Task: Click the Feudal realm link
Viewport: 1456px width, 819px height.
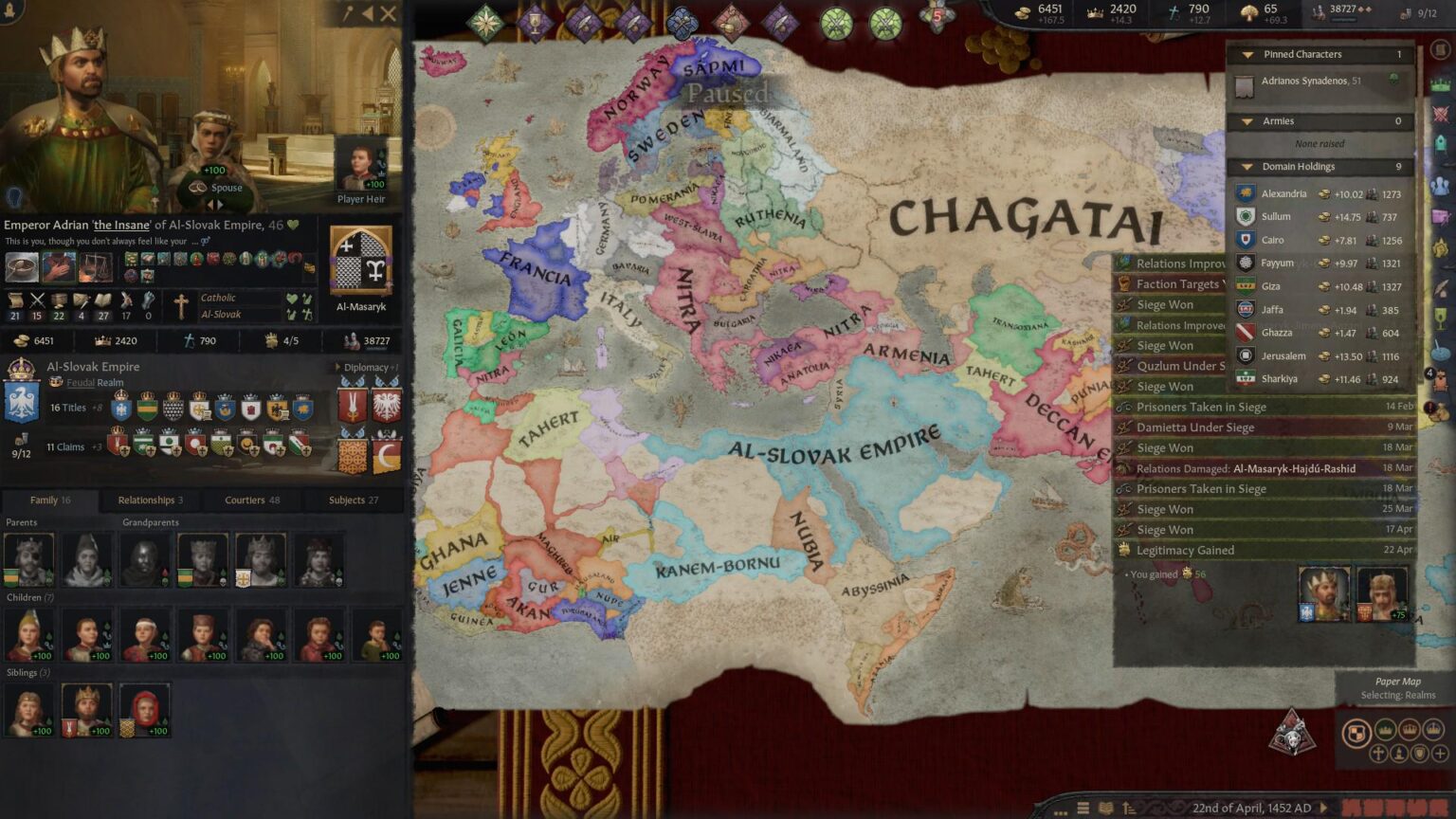Action: point(81,382)
